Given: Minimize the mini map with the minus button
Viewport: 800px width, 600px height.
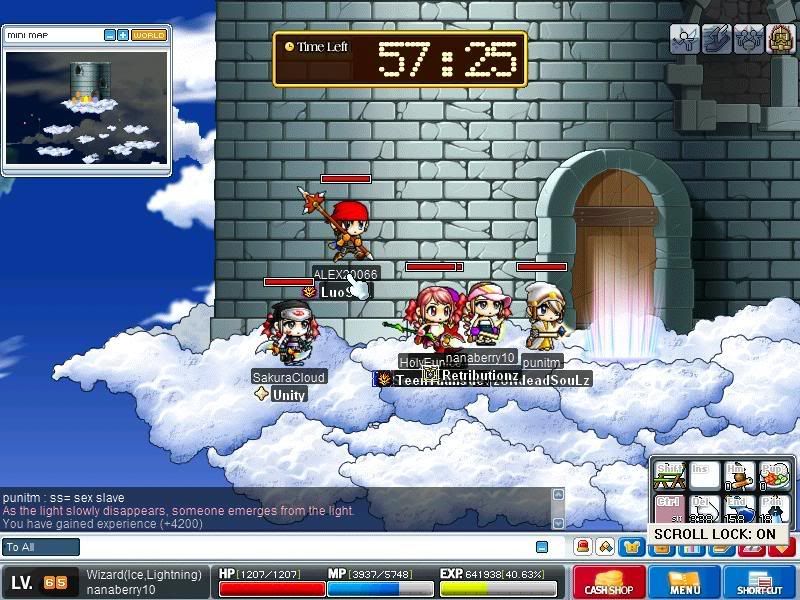Looking at the screenshot, I should coord(110,35).
